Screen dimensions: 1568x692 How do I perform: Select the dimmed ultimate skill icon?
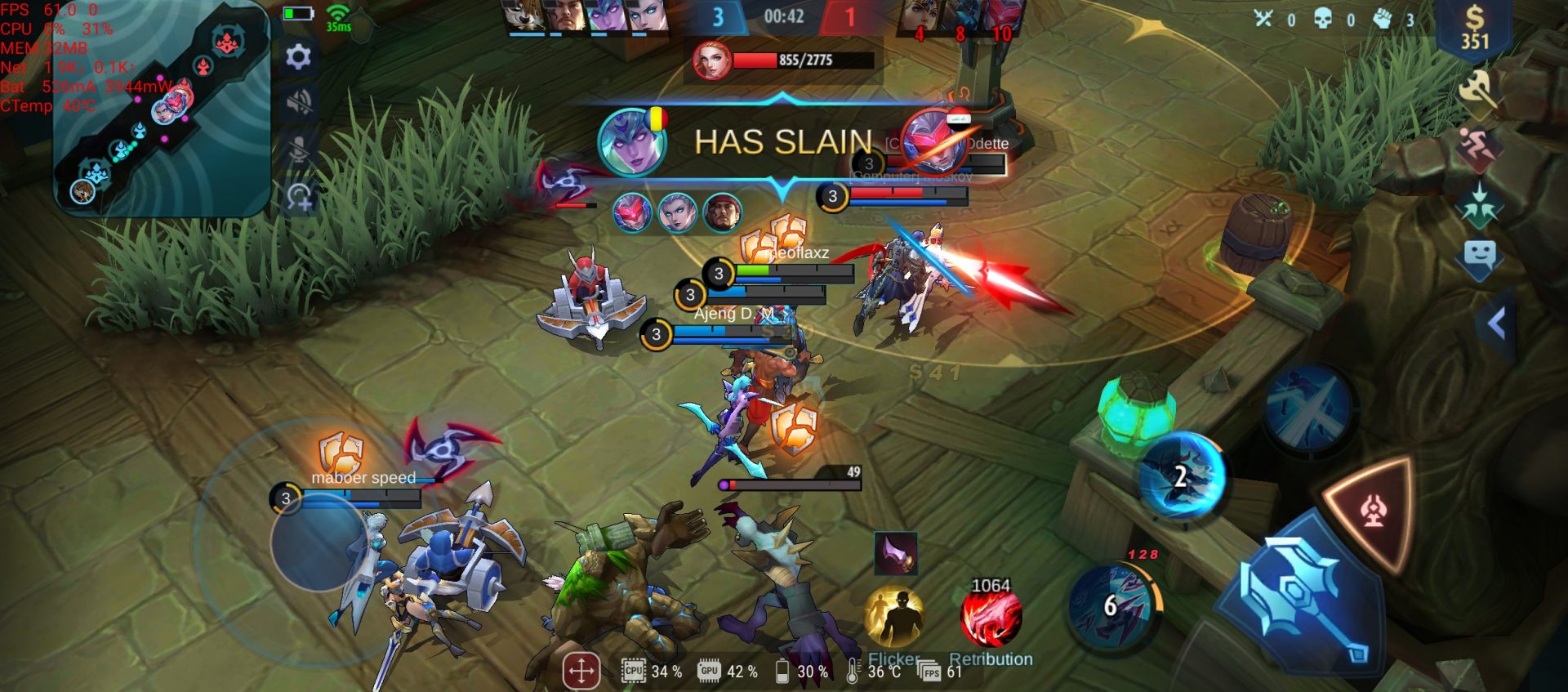(1308, 407)
